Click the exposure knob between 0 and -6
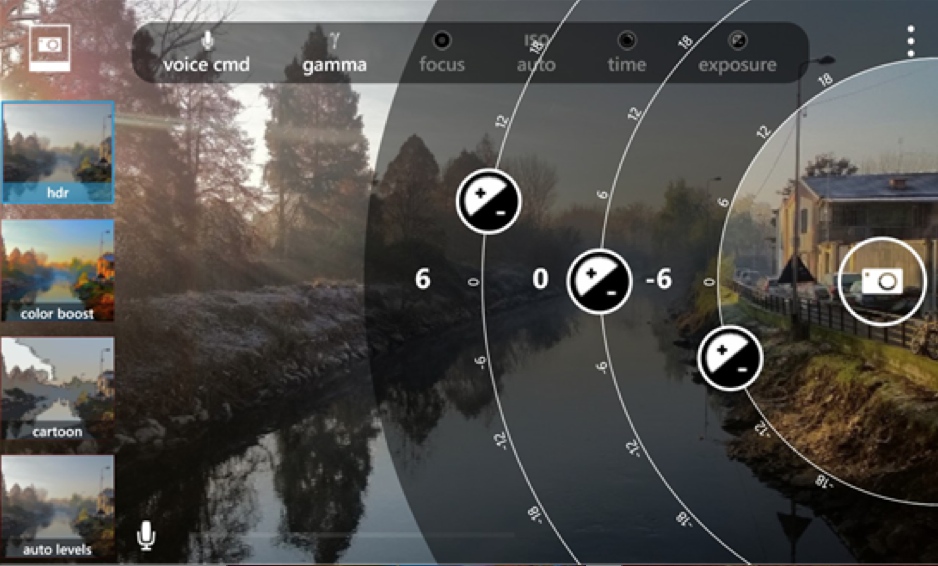 [600, 280]
